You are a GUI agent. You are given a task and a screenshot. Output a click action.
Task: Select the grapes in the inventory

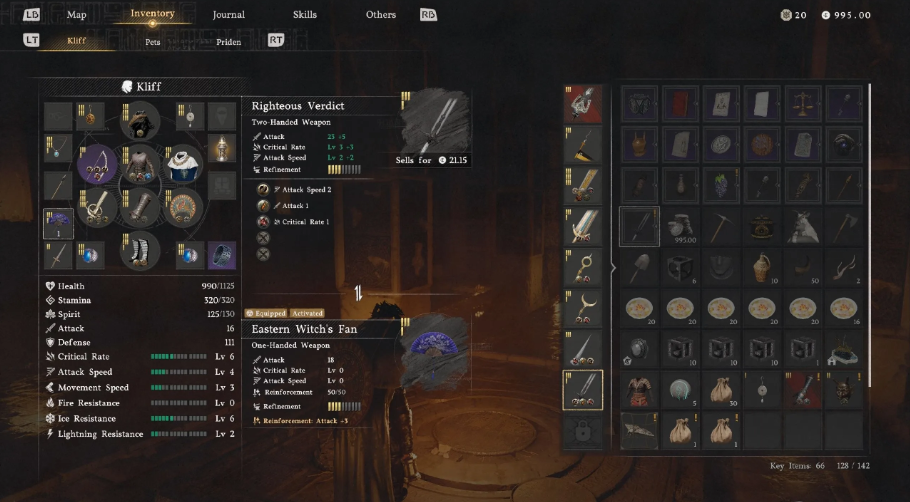718,185
